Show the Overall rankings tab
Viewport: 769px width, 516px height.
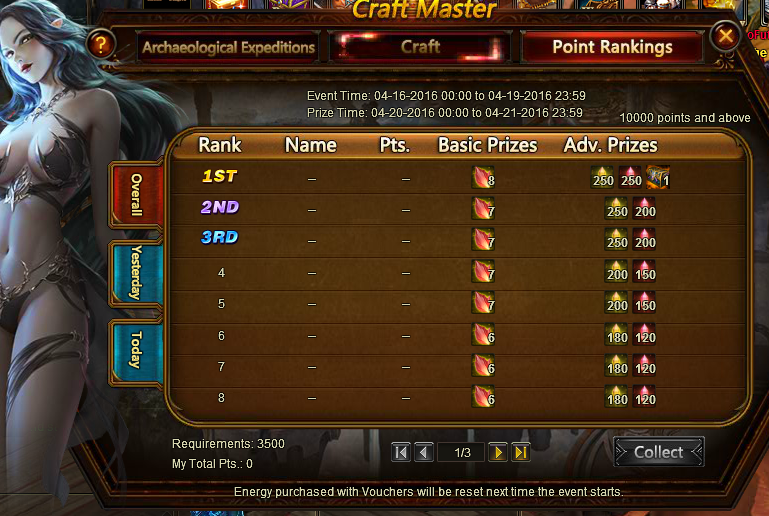coord(135,195)
